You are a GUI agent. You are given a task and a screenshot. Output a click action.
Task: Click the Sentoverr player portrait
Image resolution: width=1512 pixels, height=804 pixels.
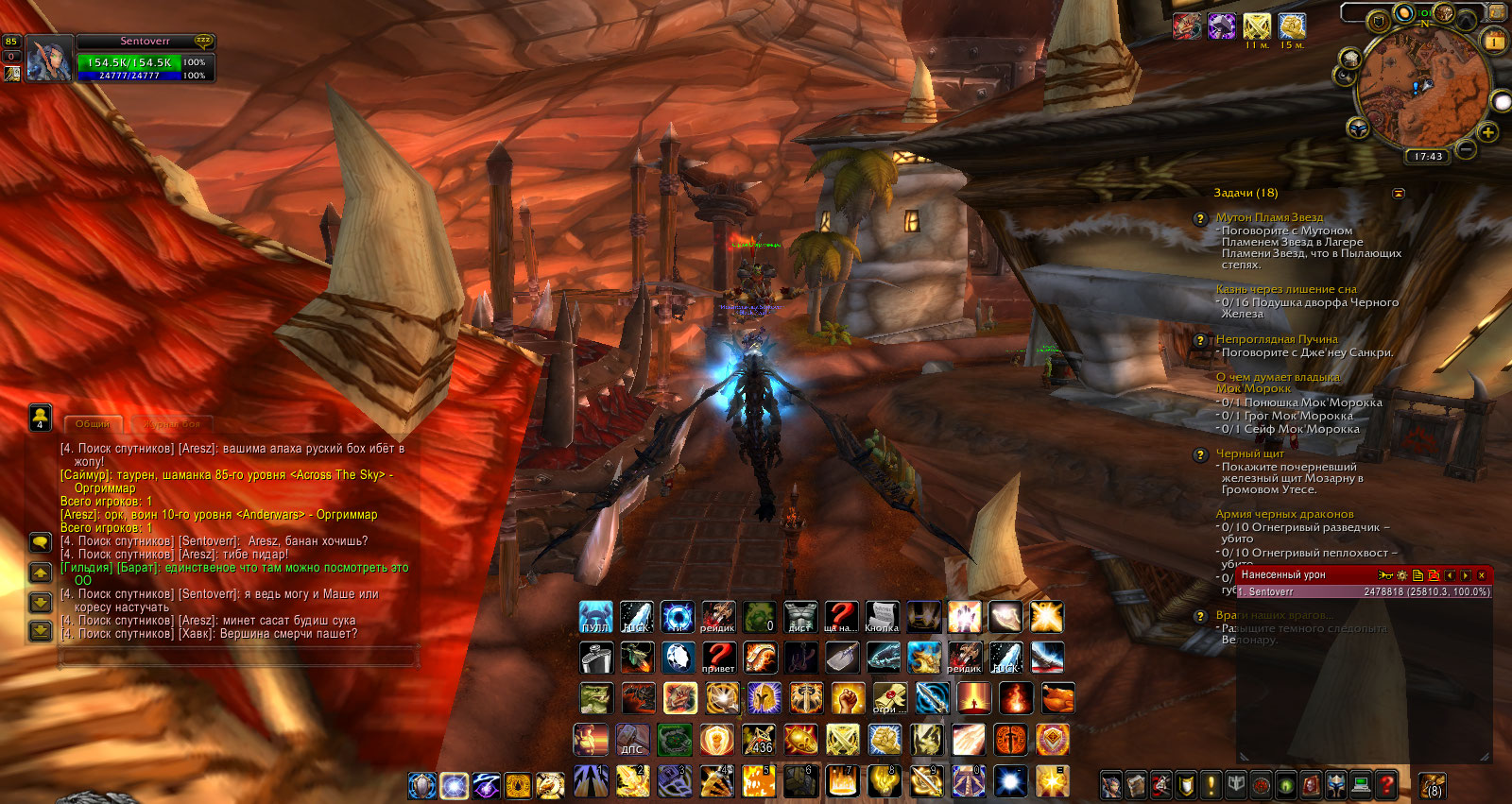tap(48, 59)
